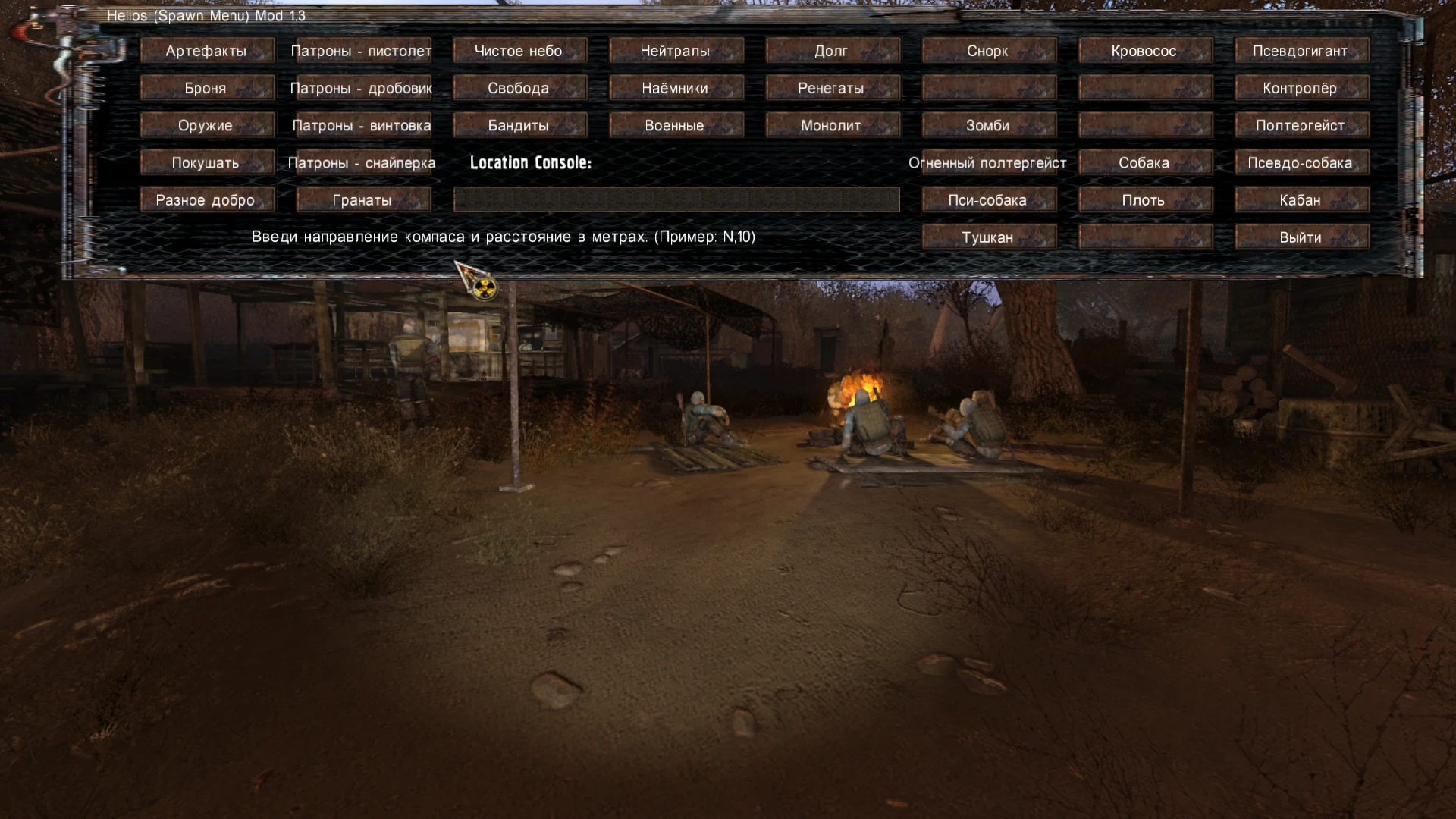Click Зомби to spawn zombies
This screenshot has width=1456, height=819.
pyautogui.click(x=988, y=124)
